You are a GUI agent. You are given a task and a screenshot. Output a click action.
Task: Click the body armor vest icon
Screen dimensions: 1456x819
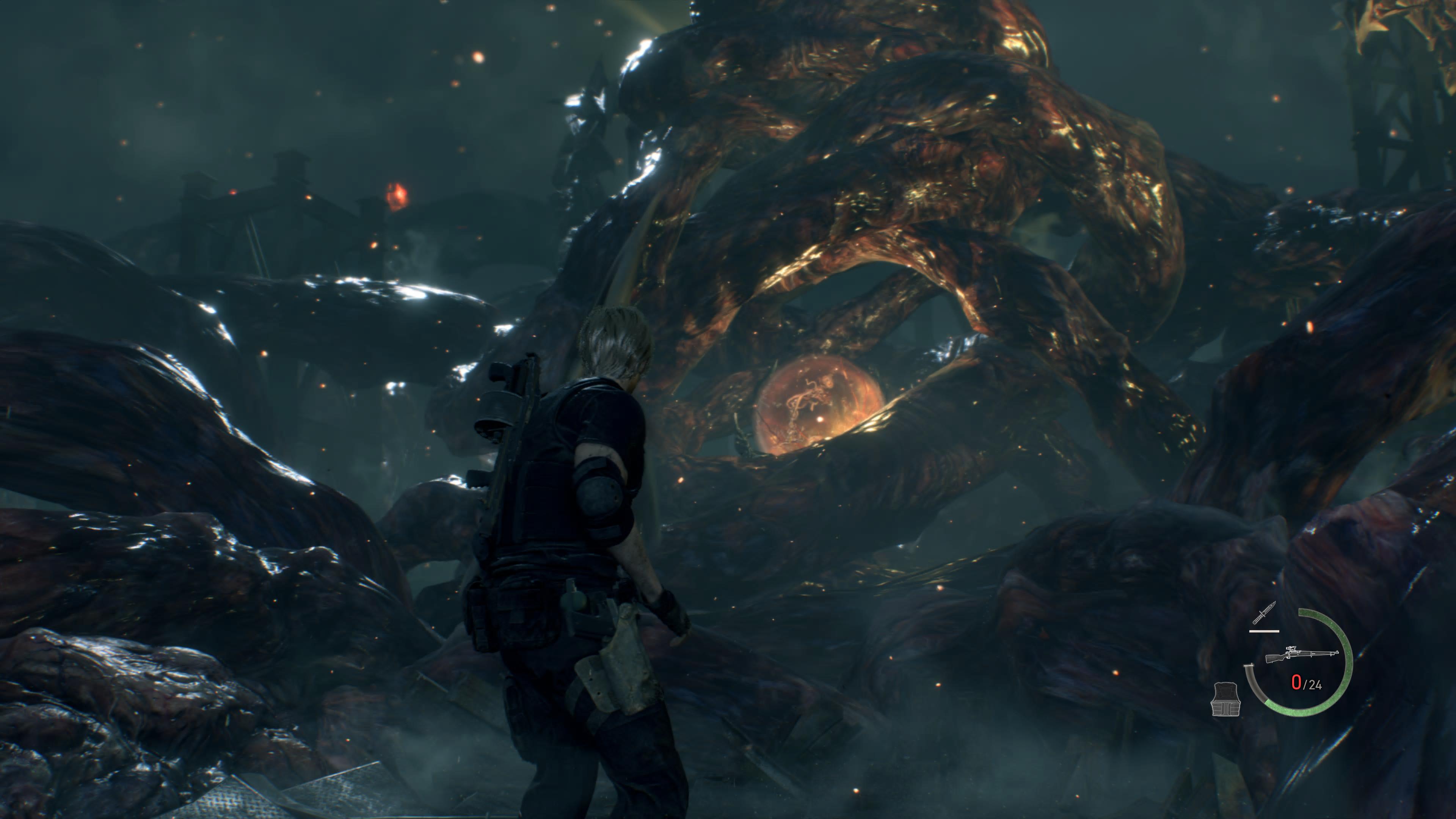click(x=1225, y=698)
